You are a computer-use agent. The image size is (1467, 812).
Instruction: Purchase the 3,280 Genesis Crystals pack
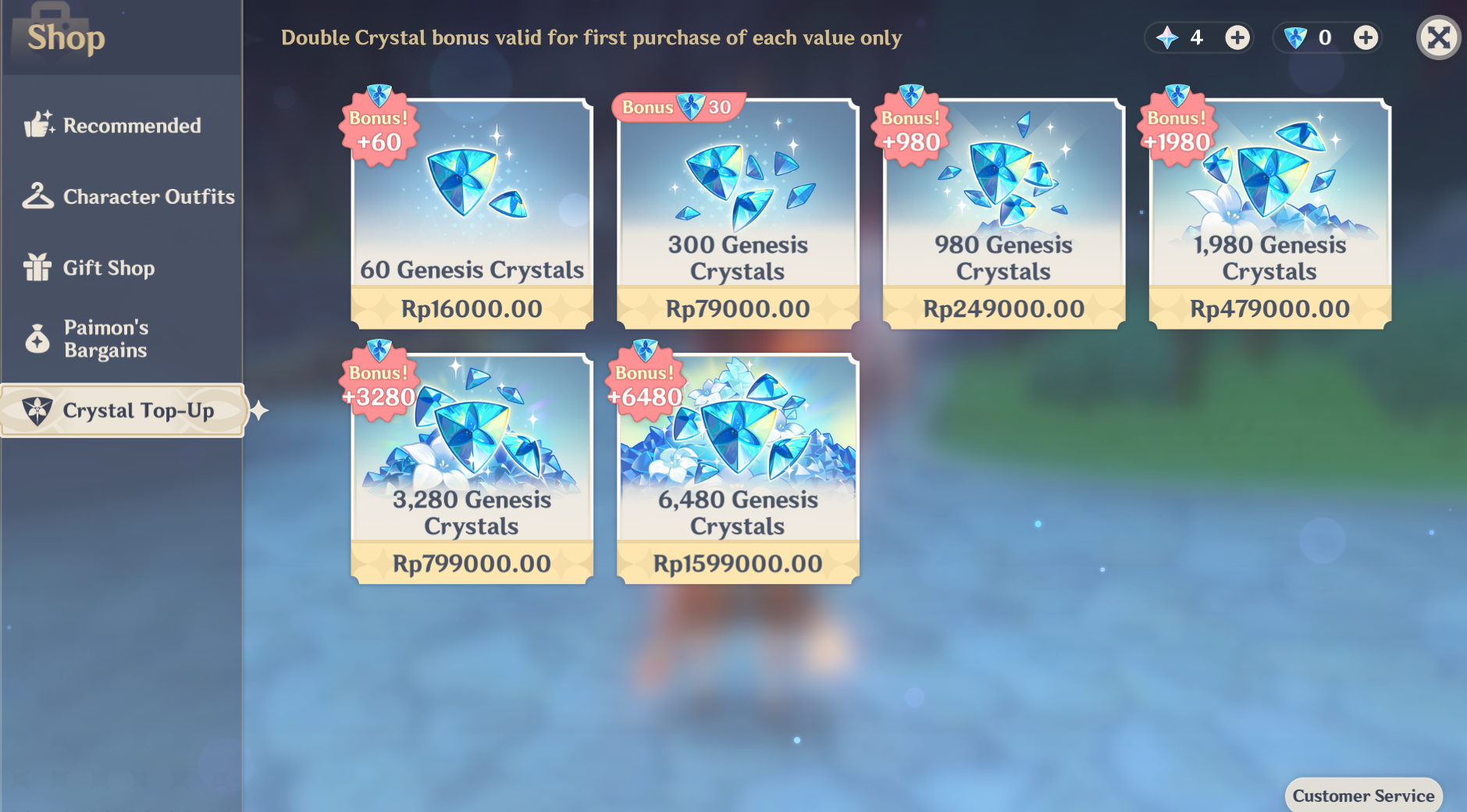[472, 465]
